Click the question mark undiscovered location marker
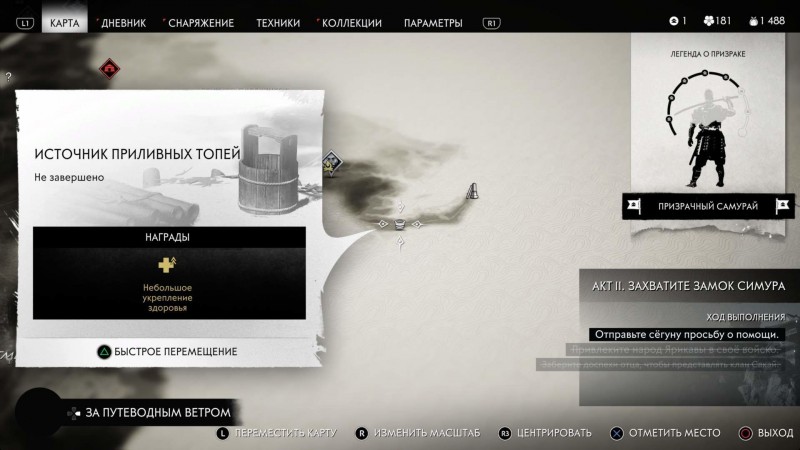 pyautogui.click(x=8, y=77)
